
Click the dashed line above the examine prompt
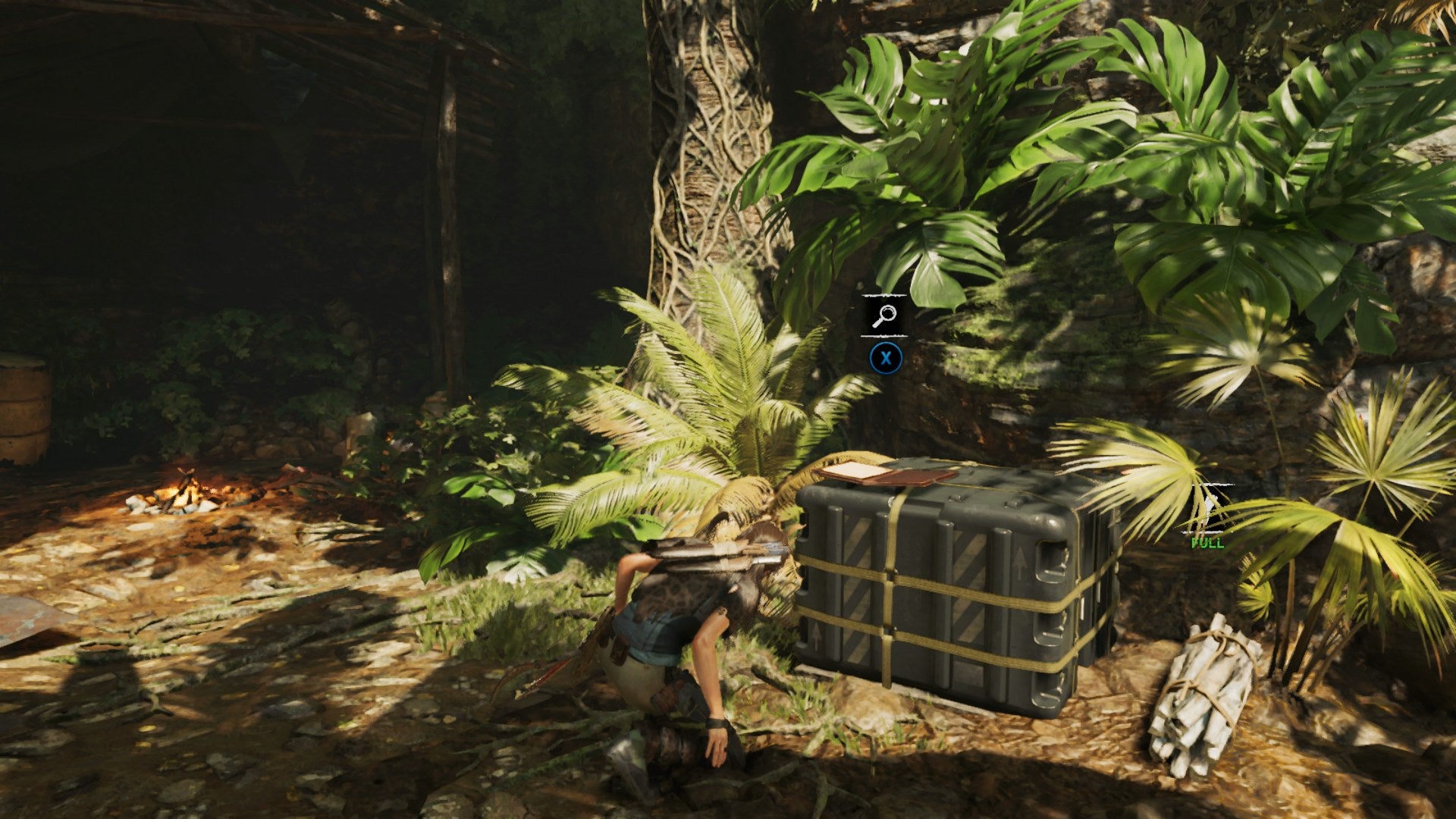[885, 294]
